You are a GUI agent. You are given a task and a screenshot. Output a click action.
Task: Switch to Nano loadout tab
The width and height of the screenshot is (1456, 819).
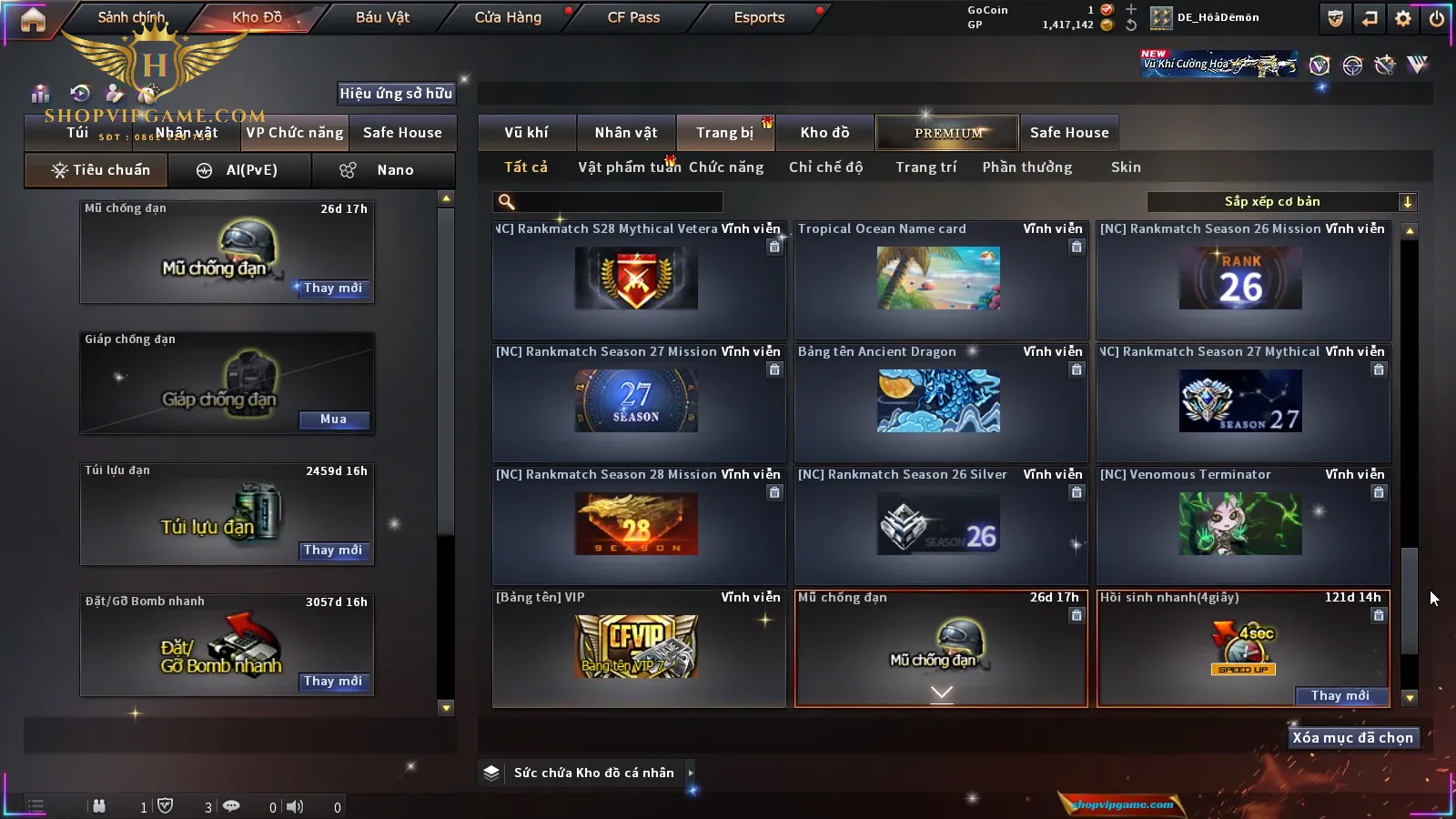point(383,170)
